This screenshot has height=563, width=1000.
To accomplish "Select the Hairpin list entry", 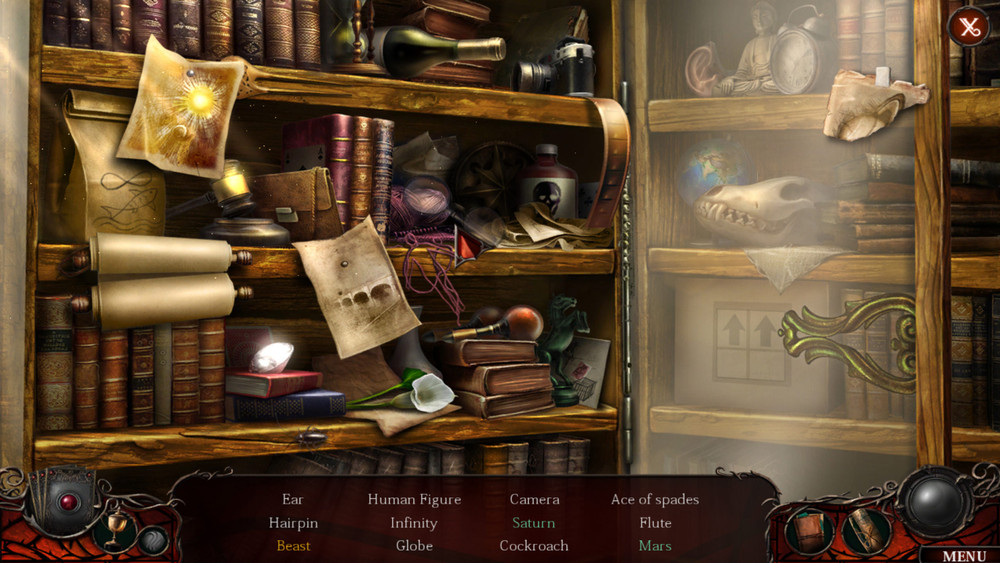I will [x=293, y=522].
